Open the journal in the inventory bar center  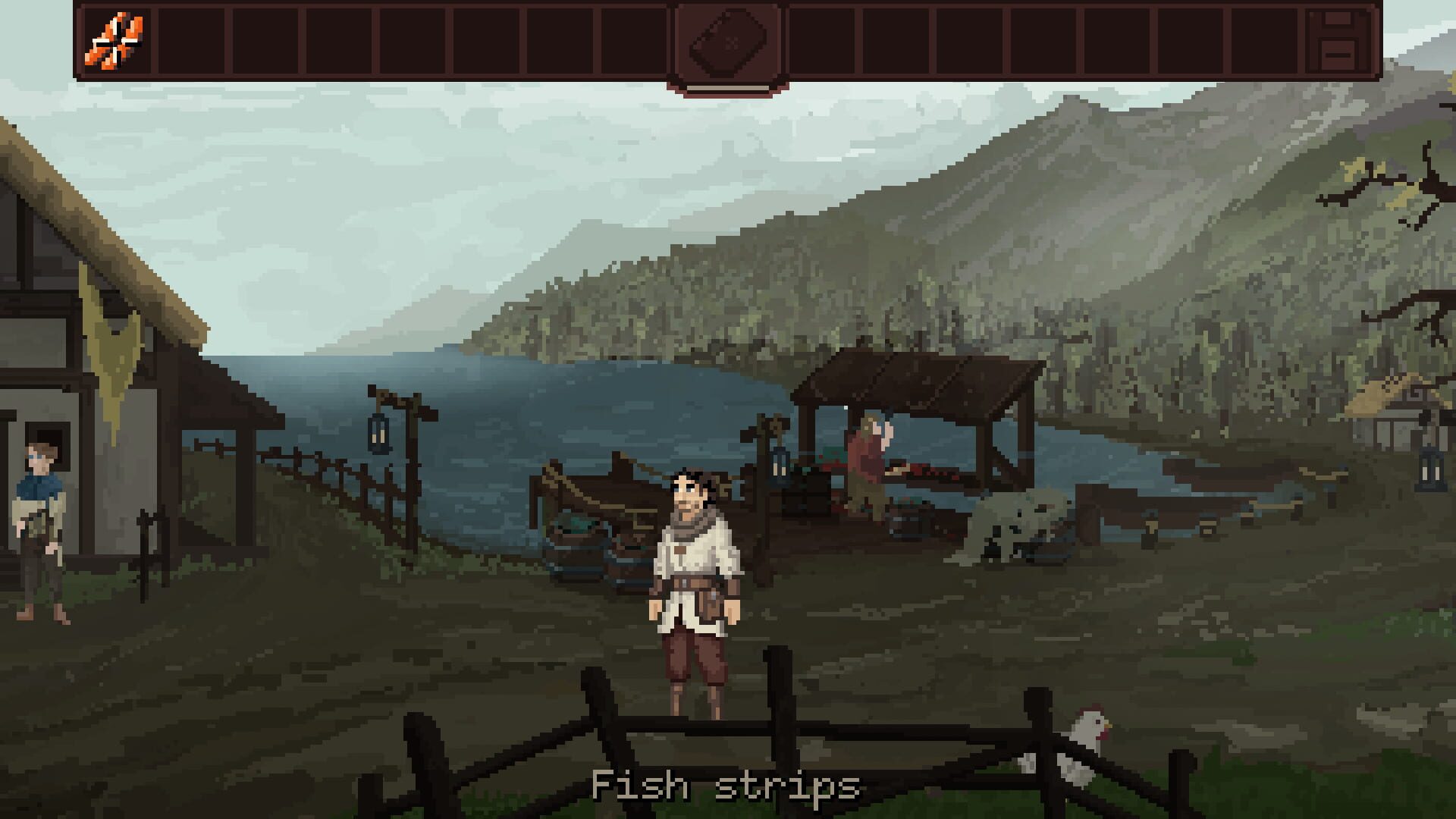pyautogui.click(x=728, y=42)
